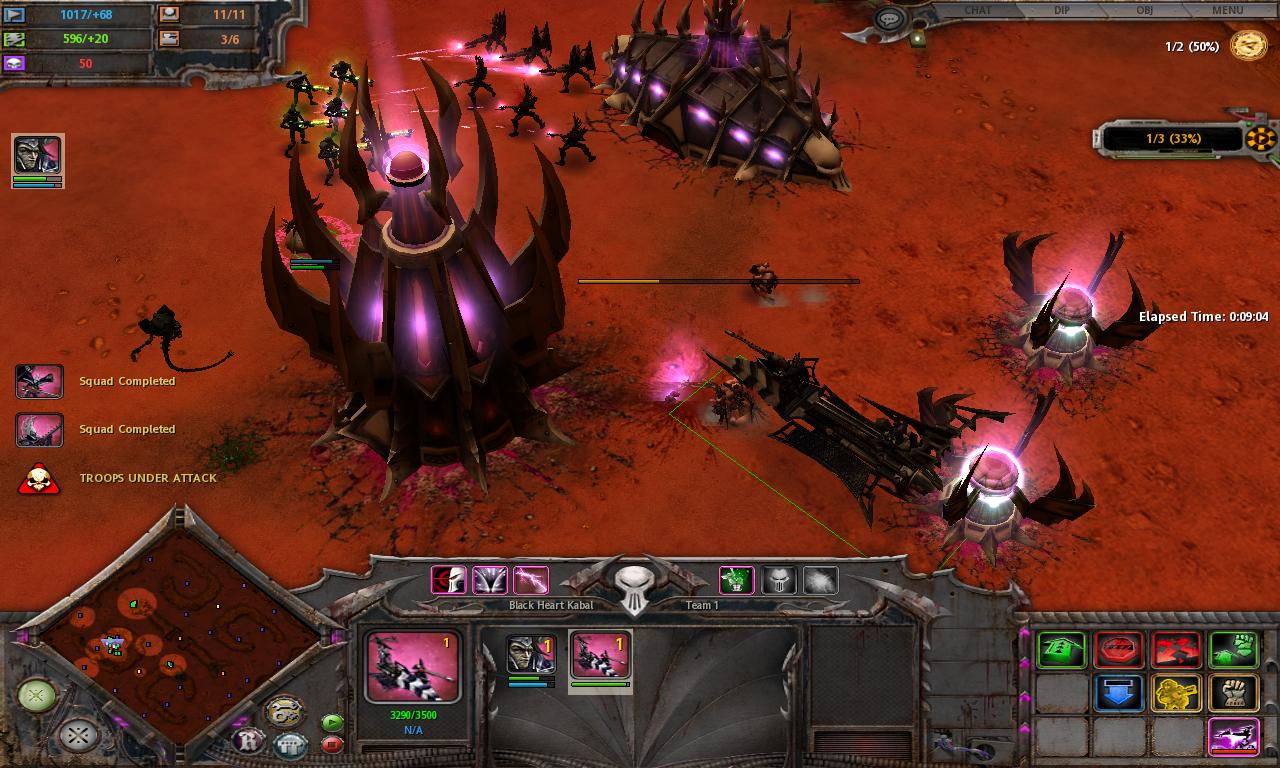The width and height of the screenshot is (1280, 768).
Task: Click the speech bubble chat icon
Action: [x=889, y=20]
